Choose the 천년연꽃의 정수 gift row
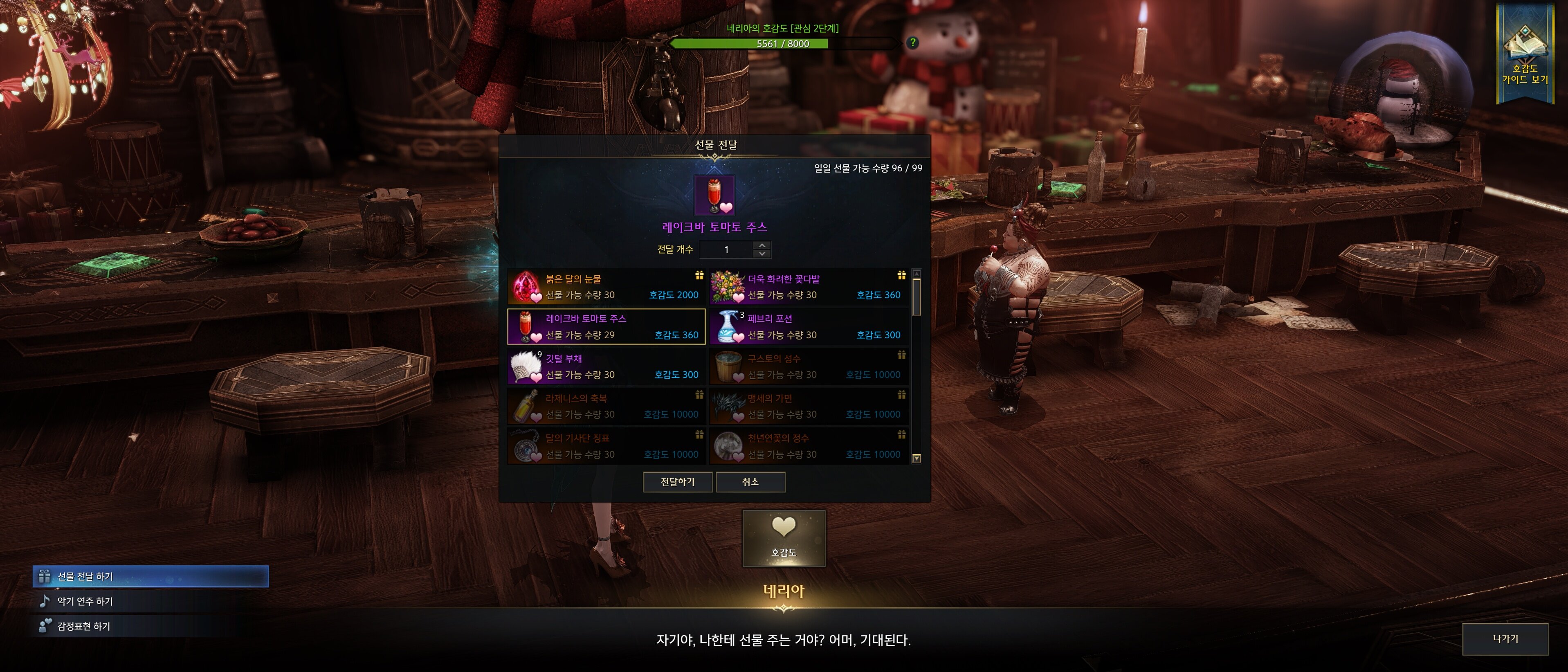This screenshot has height=672, width=1568. (x=809, y=446)
